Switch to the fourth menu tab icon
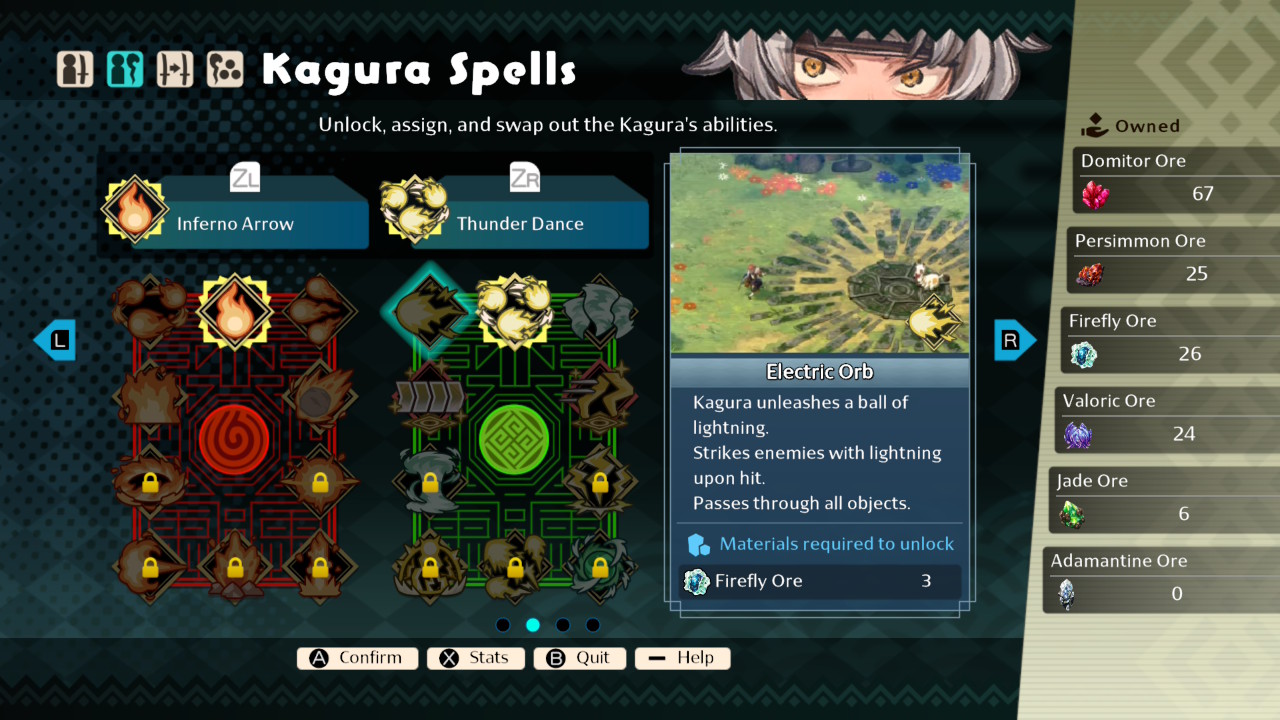Image resolution: width=1280 pixels, height=720 pixels. click(x=225, y=69)
